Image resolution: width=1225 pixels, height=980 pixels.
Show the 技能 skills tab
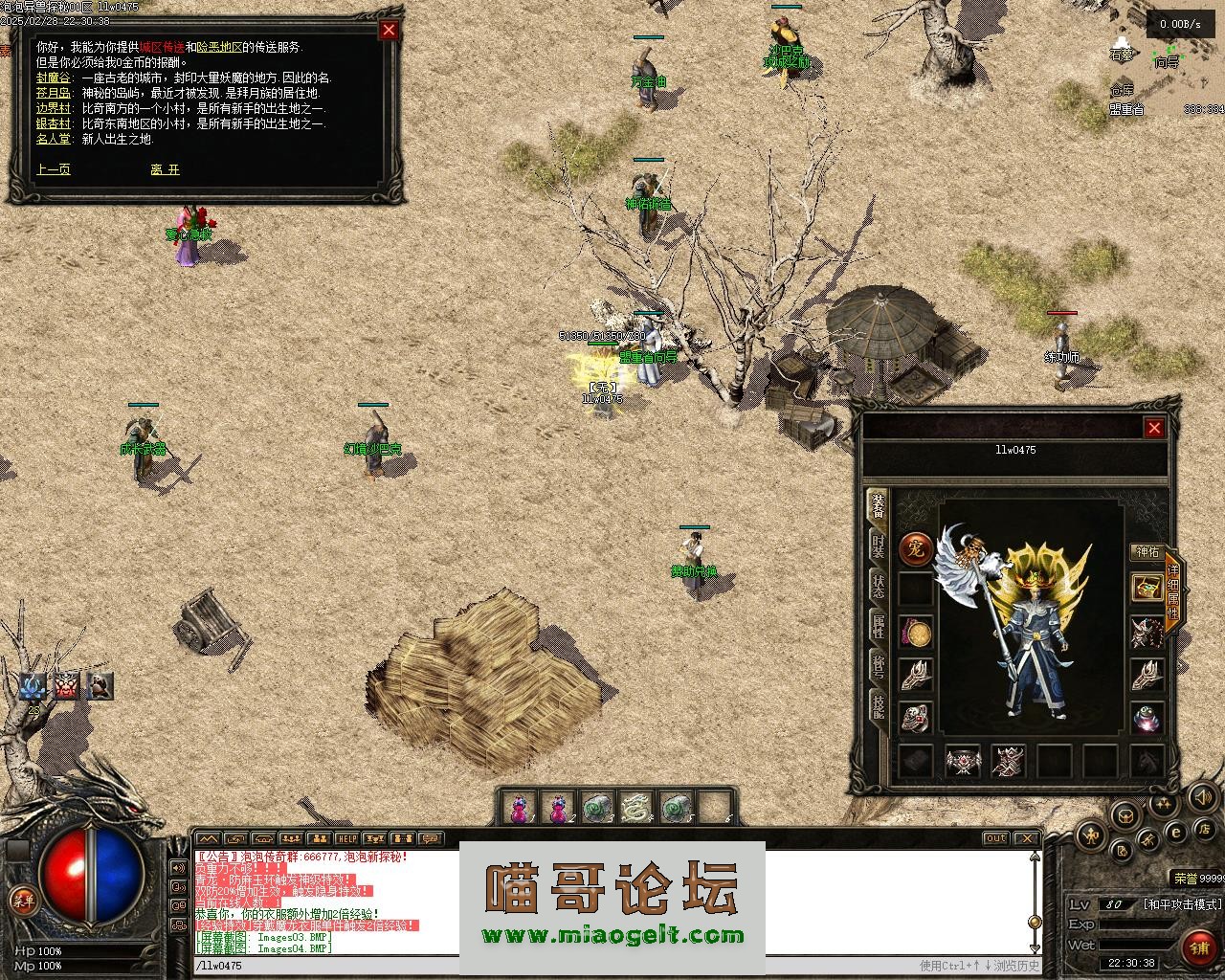(x=878, y=707)
